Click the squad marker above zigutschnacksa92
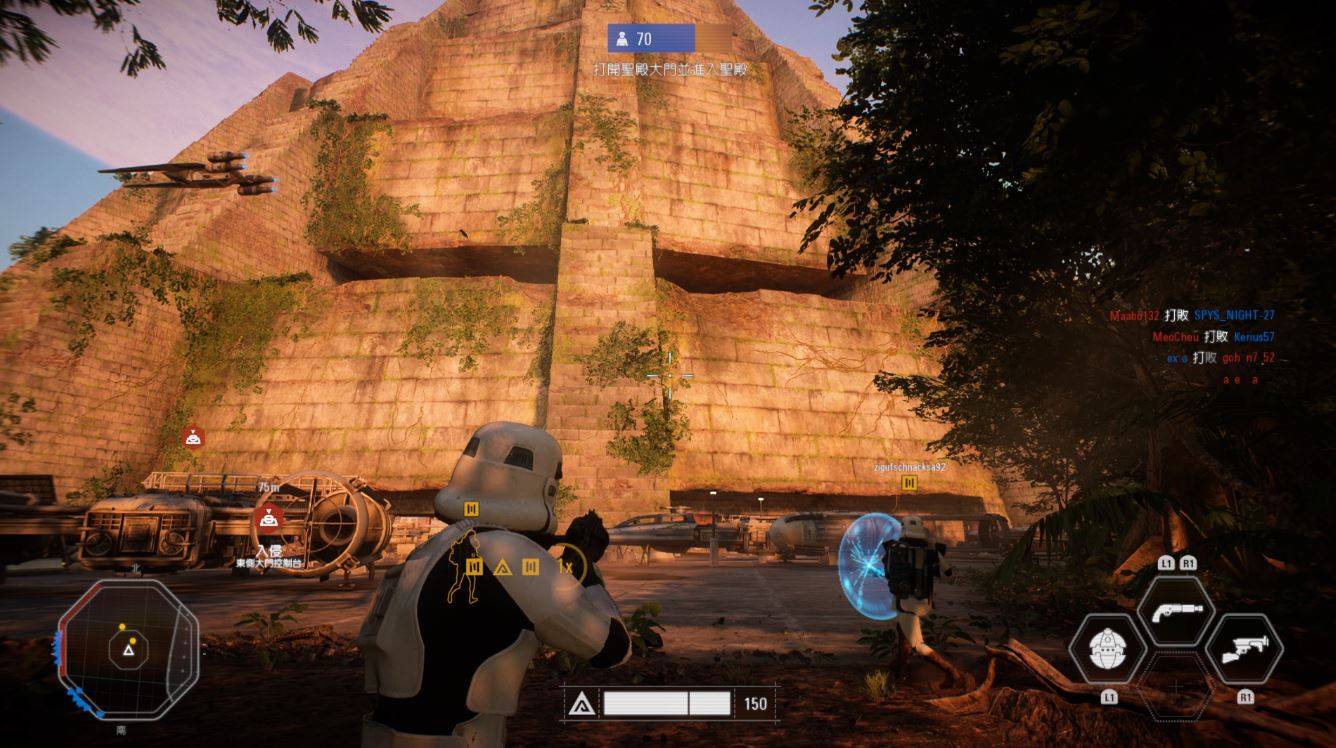The width and height of the screenshot is (1336, 748). tap(909, 484)
